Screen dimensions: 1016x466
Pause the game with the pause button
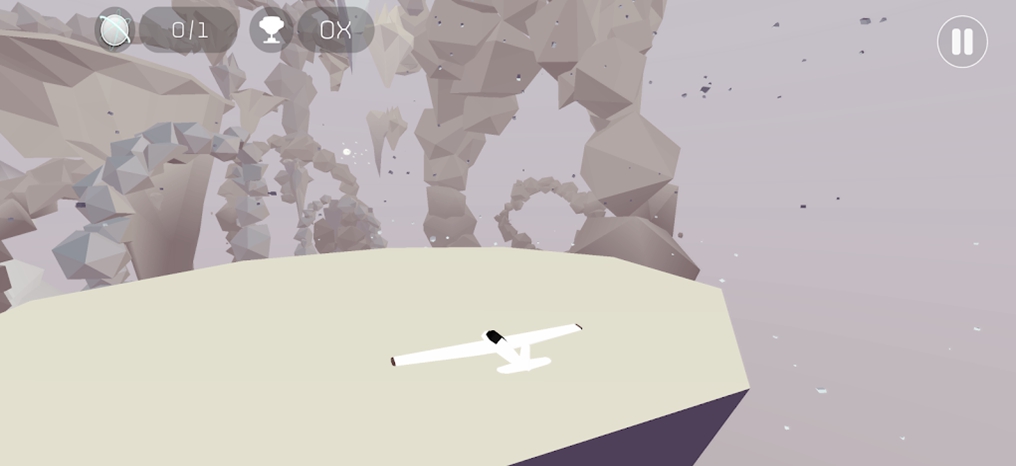tap(961, 42)
